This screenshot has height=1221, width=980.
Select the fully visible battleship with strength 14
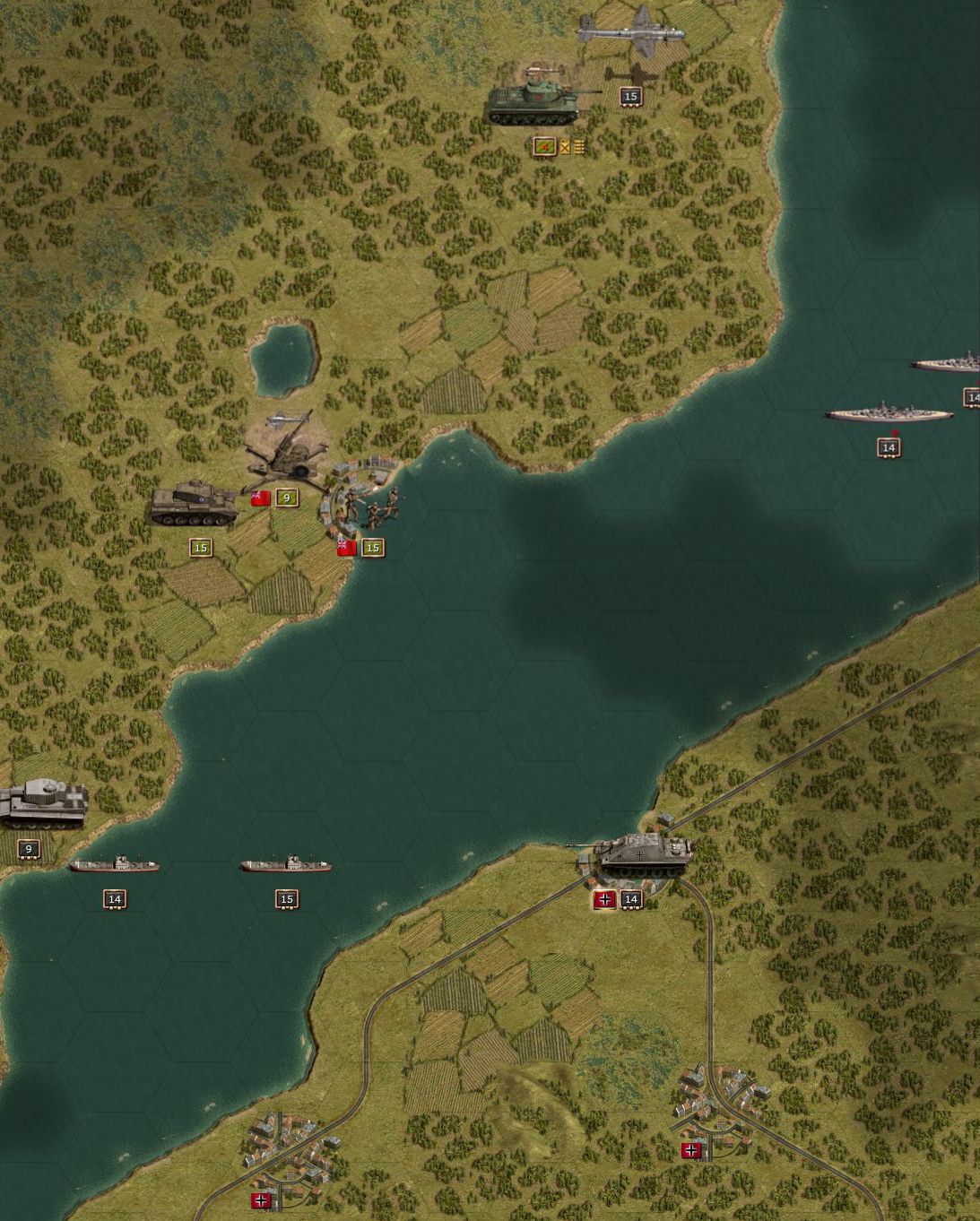pyautogui.click(x=888, y=414)
